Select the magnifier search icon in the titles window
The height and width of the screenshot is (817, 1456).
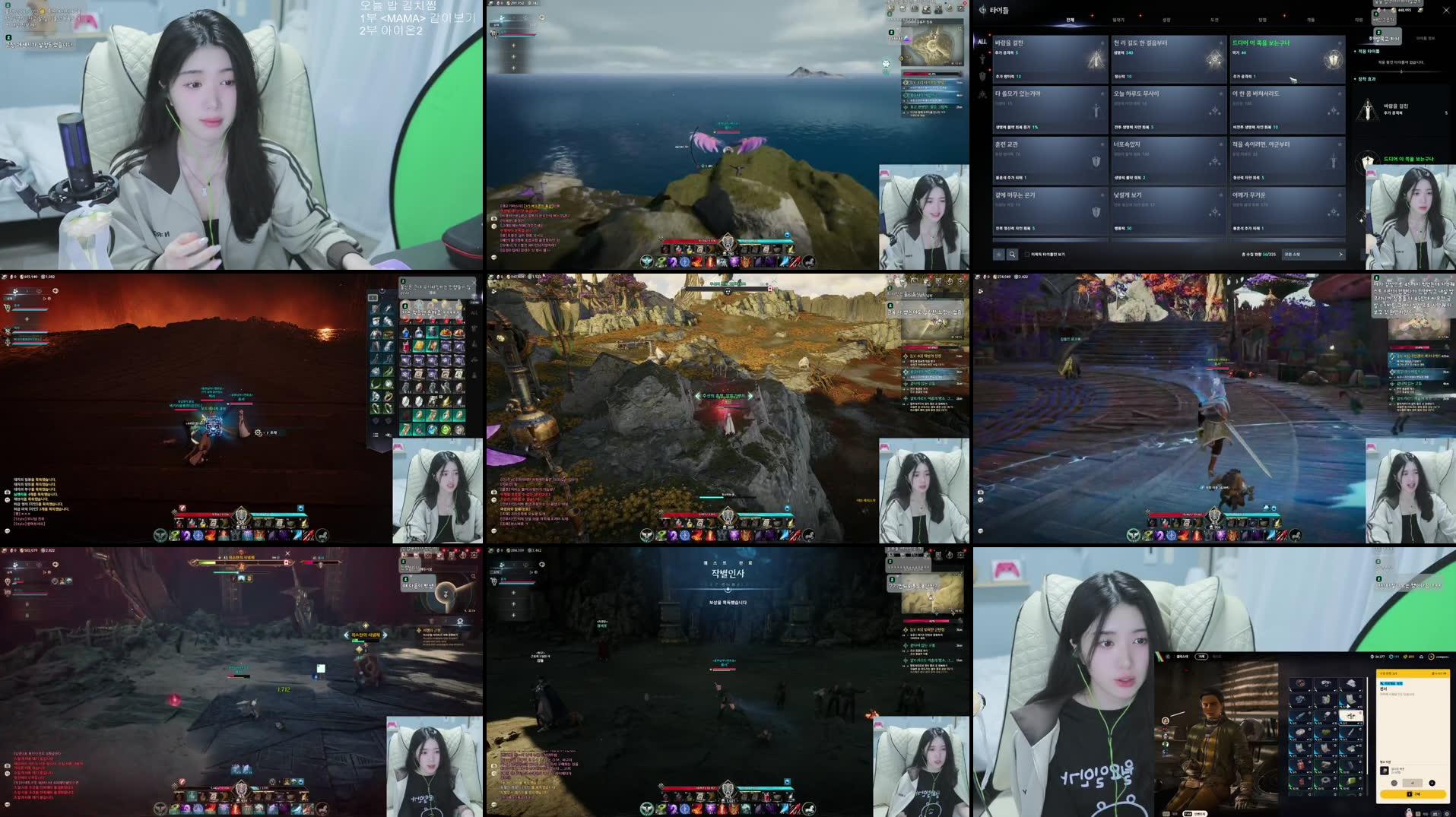(1012, 255)
